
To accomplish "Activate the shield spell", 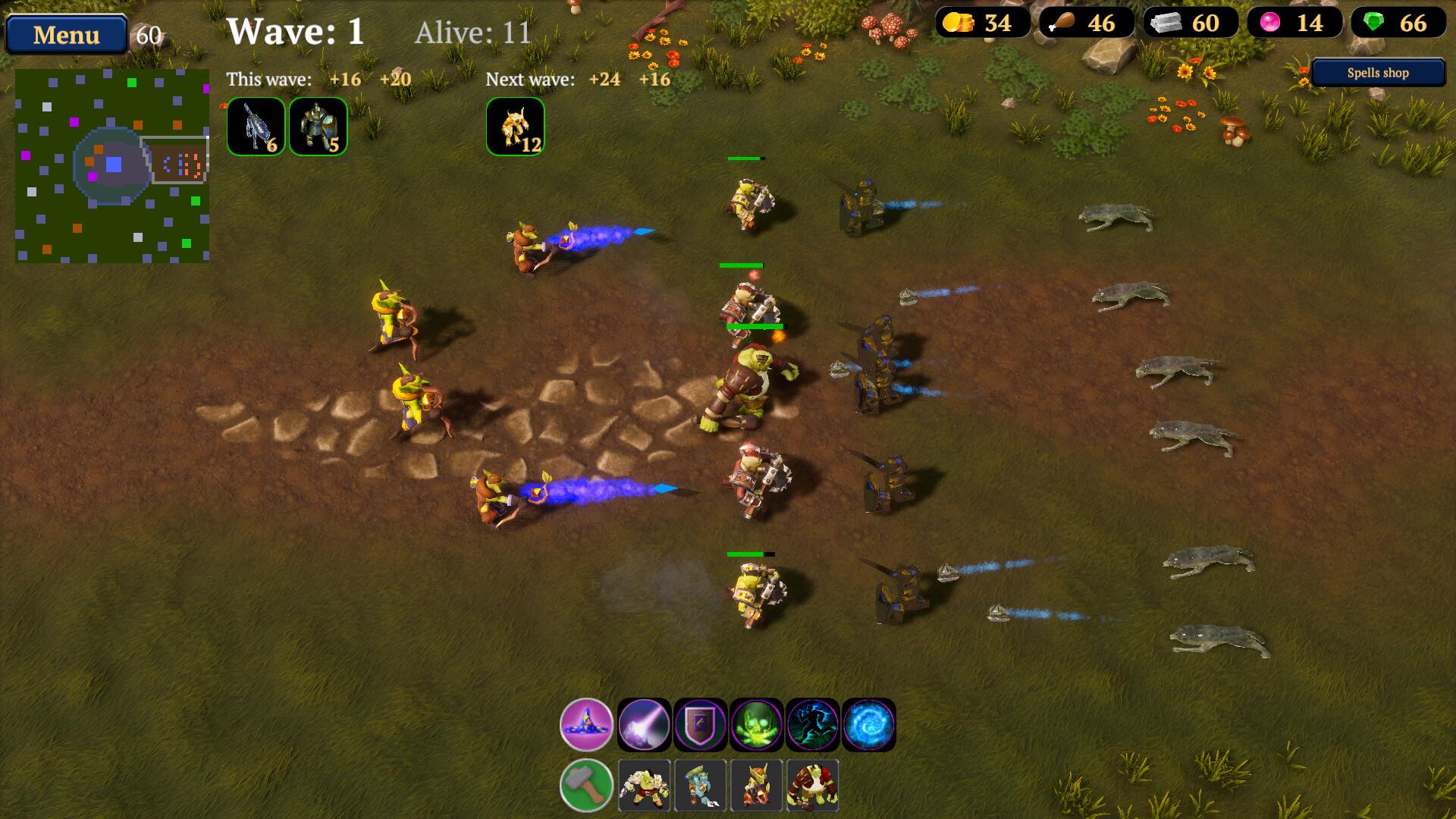I will [699, 724].
